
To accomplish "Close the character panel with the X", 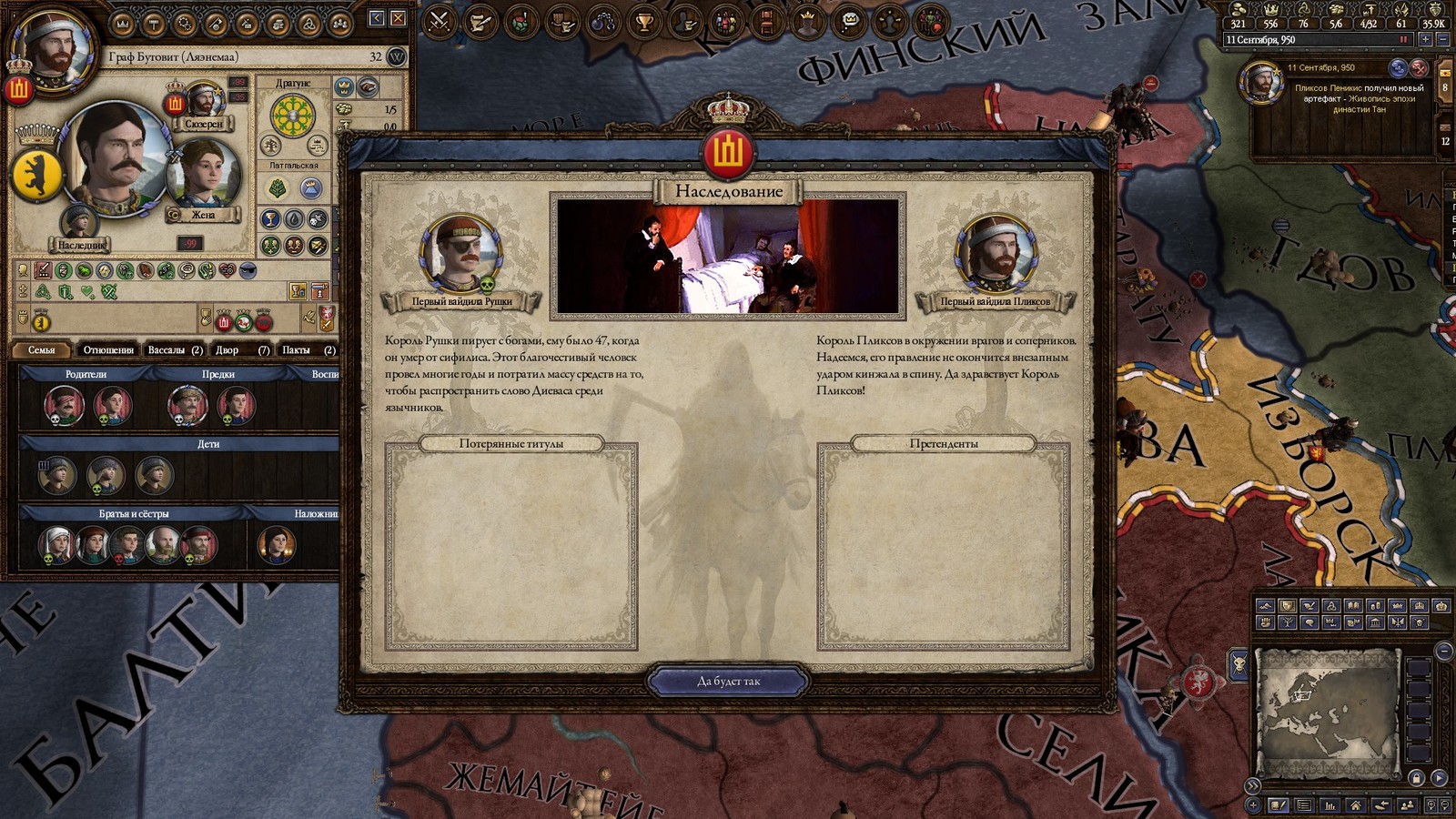I will (x=398, y=18).
